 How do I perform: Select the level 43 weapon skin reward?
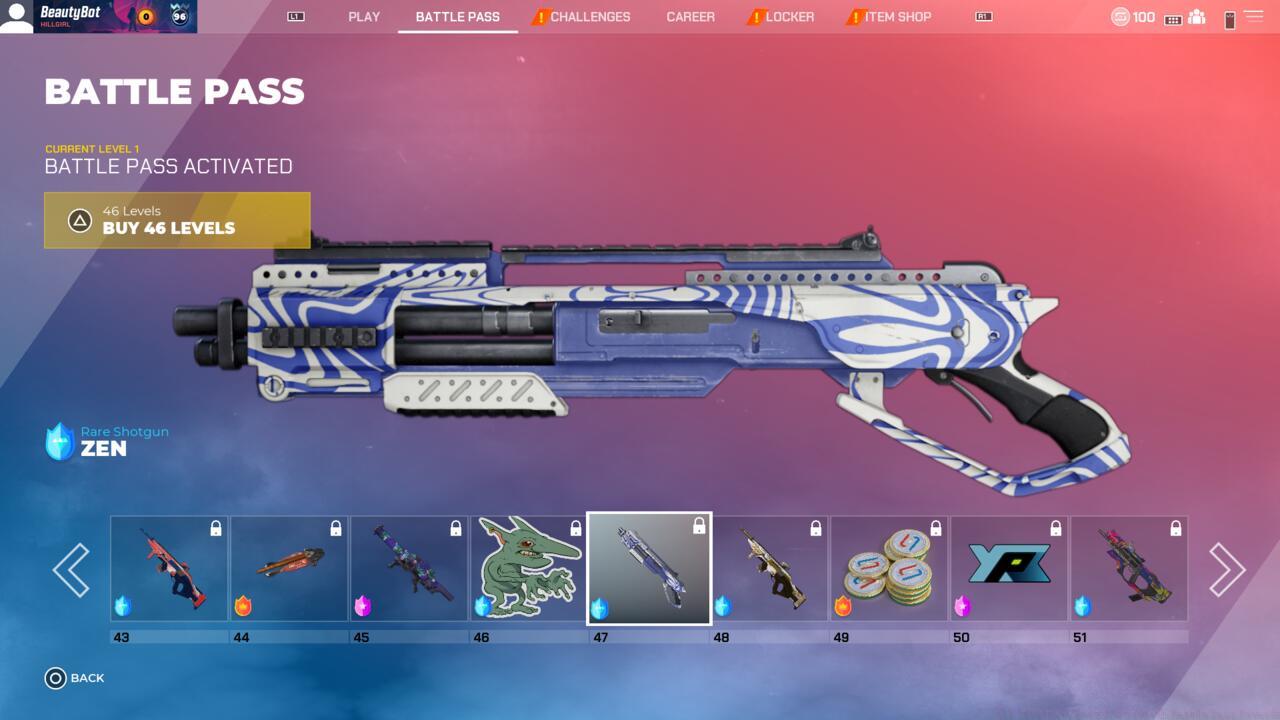pyautogui.click(x=169, y=569)
